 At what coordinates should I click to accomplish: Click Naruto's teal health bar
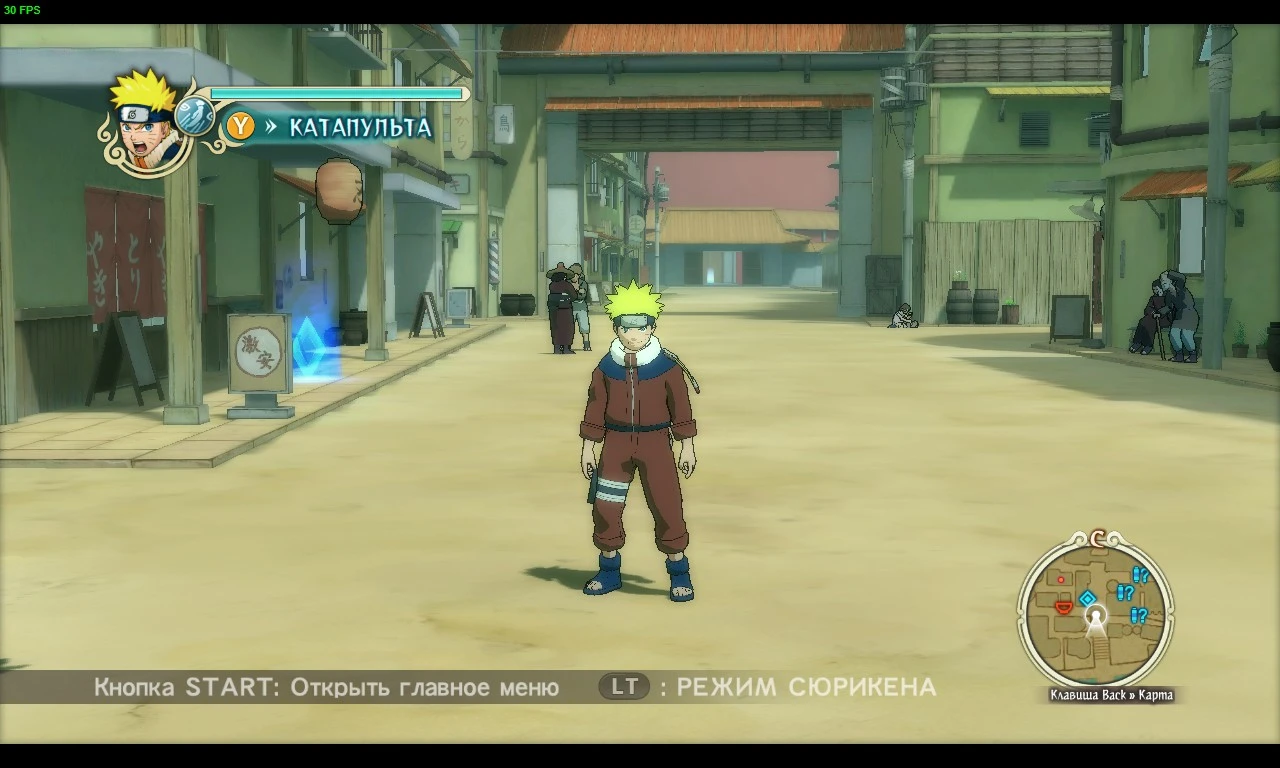click(x=335, y=92)
